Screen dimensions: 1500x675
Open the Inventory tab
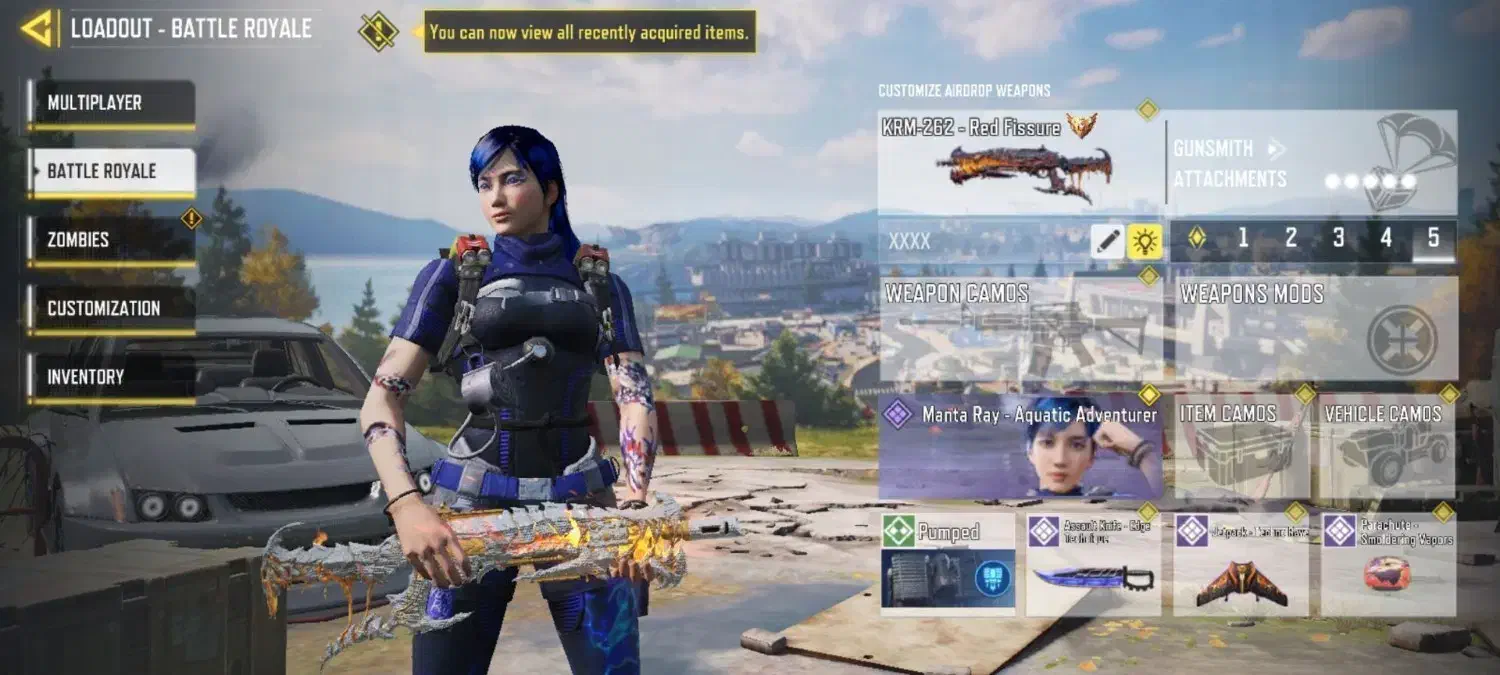pos(111,378)
